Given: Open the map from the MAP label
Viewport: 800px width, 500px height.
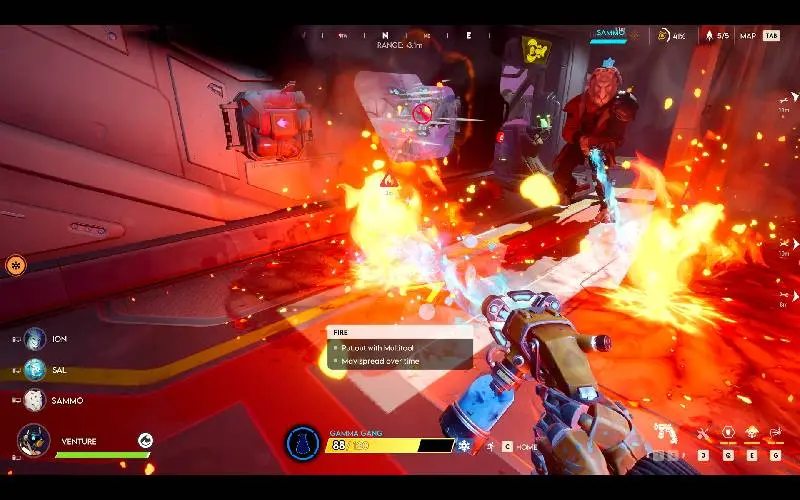Looking at the screenshot, I should tap(747, 36).
